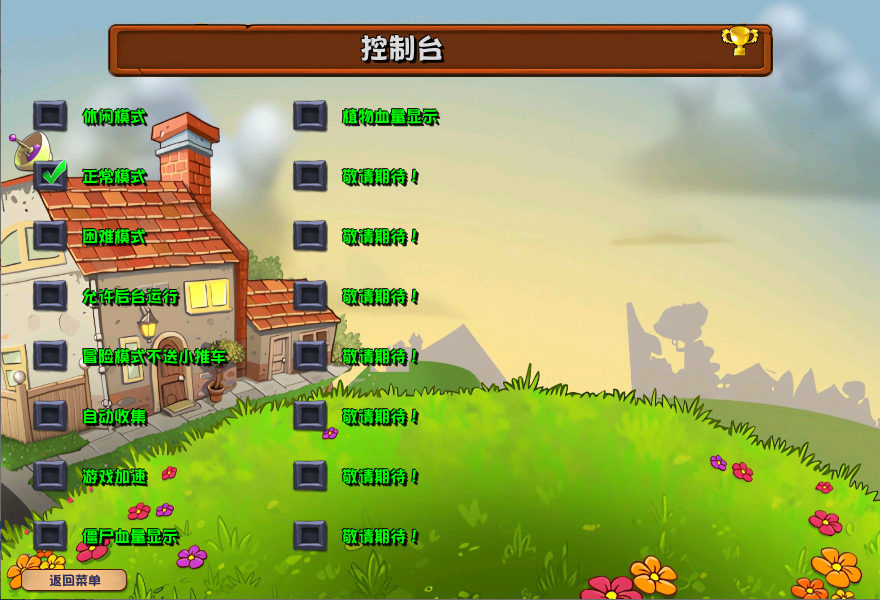The image size is (880, 600).
Task: Turn on 自动收集 checkbox
Action: point(50,415)
